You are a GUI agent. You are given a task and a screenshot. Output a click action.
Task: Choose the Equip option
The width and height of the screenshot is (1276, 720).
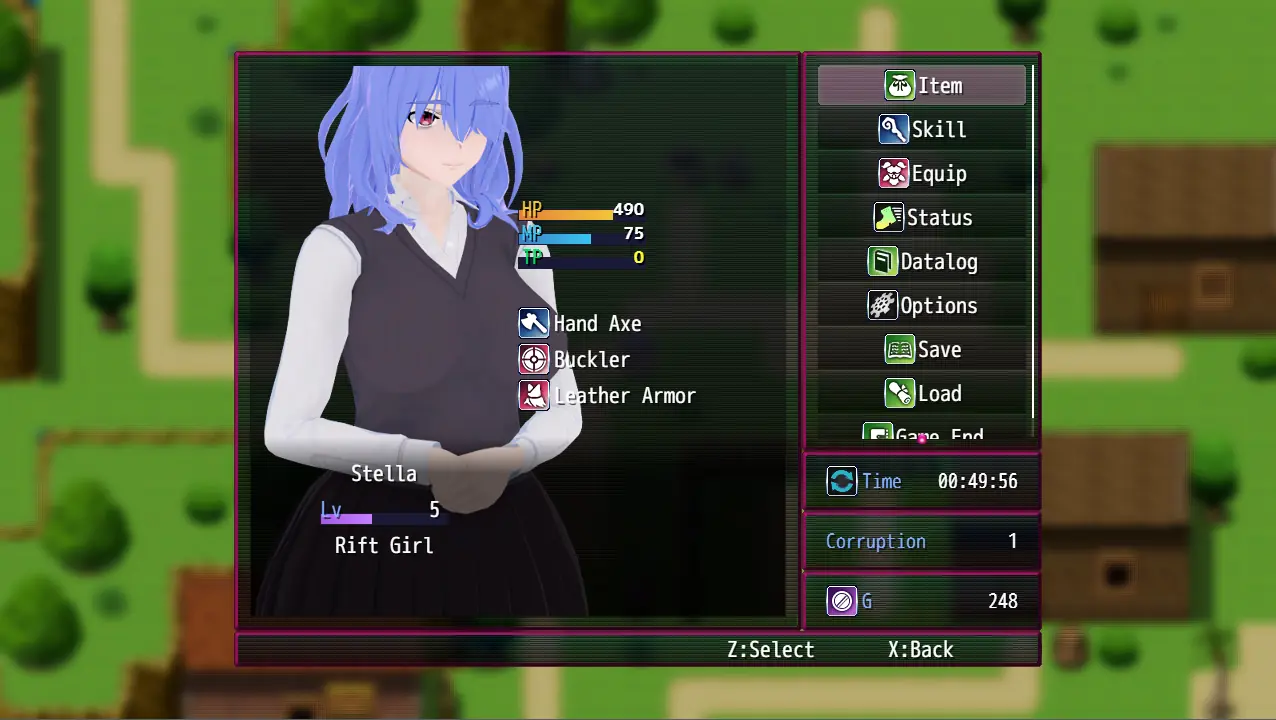[922, 174]
